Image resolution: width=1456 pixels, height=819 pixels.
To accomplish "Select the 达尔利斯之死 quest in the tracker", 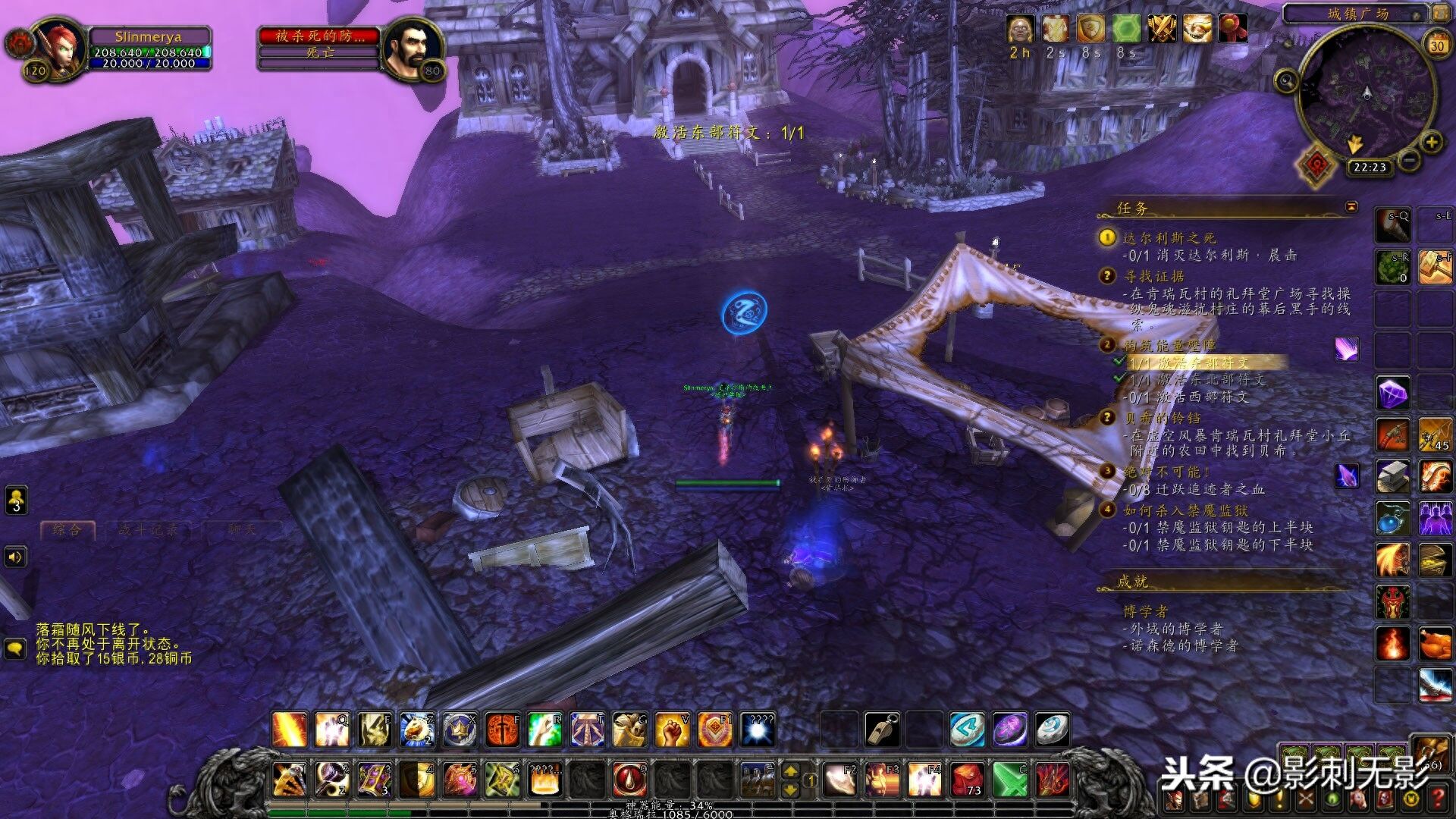I will pyautogui.click(x=1169, y=238).
